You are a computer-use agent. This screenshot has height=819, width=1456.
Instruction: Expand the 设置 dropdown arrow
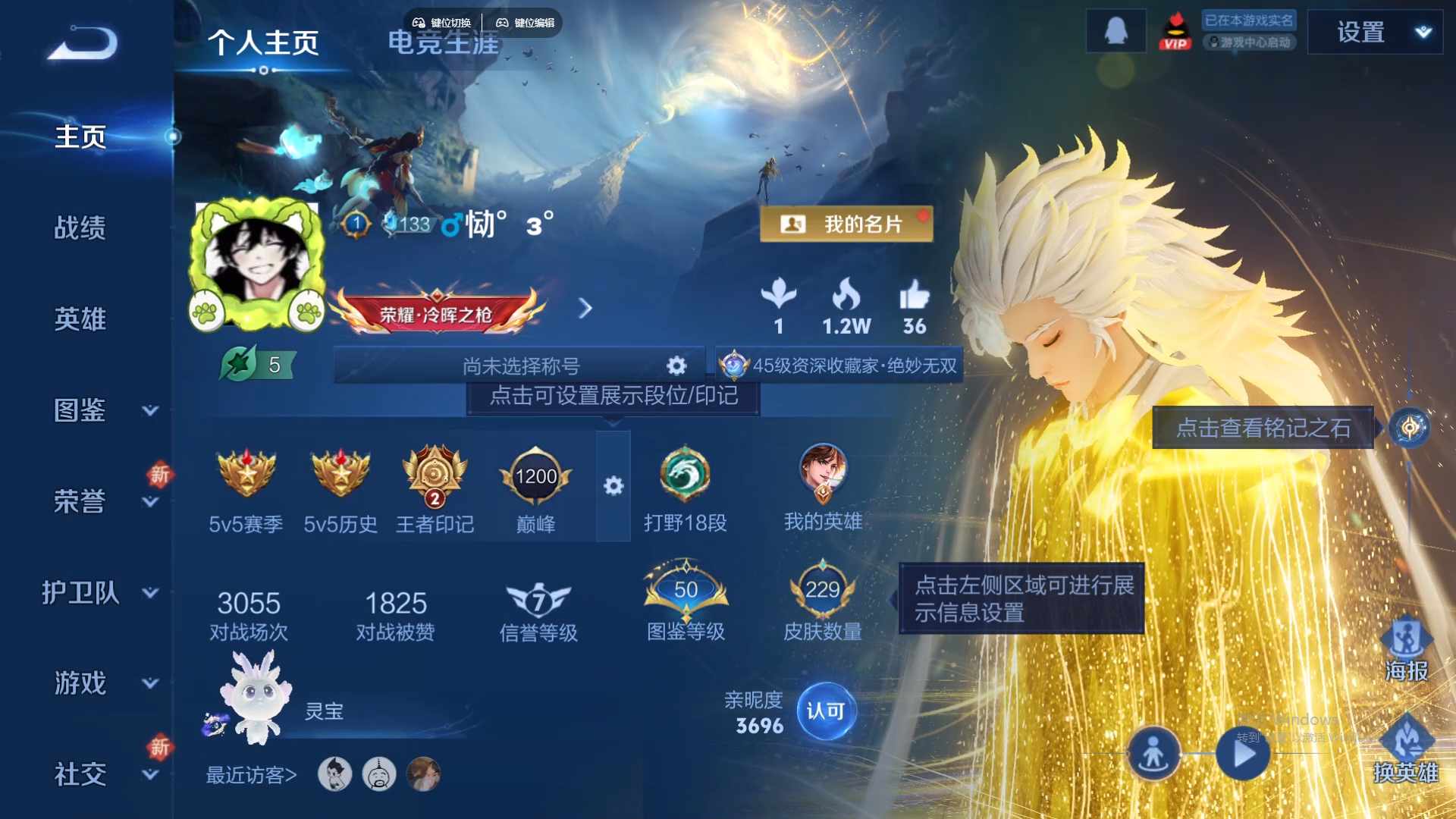tap(1423, 31)
